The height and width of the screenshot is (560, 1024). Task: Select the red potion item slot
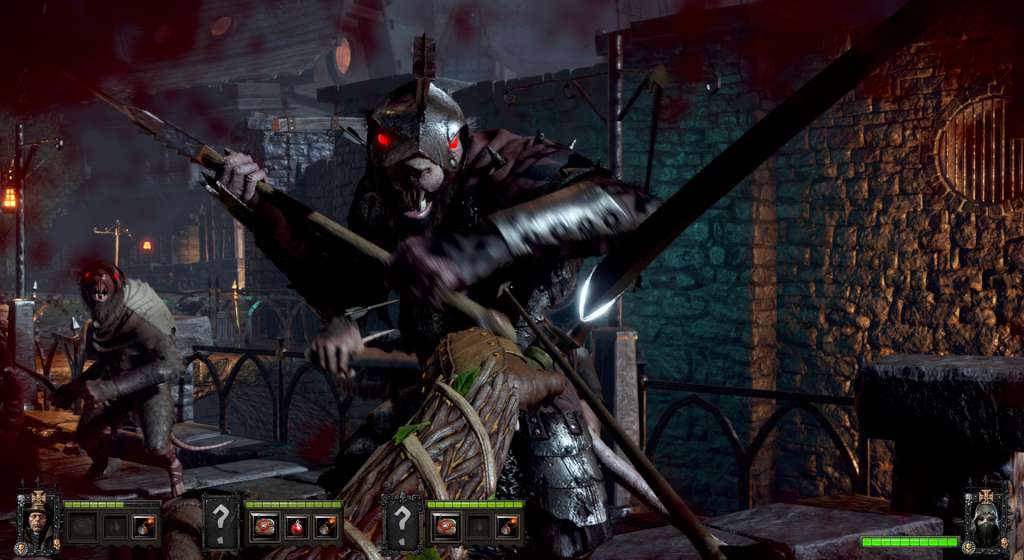point(295,526)
